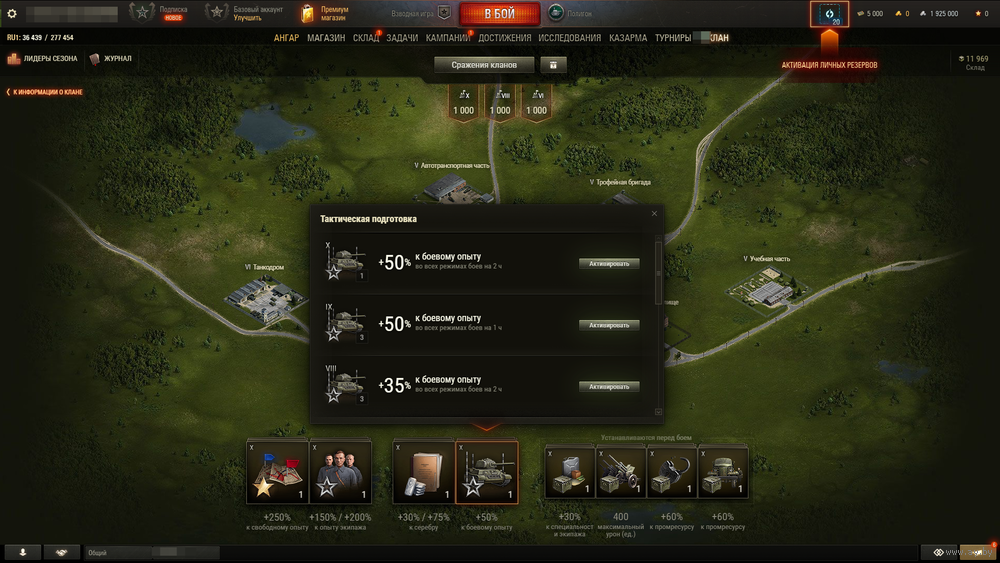Select the +250% free experience reserve card
Viewport: 1000px width, 563px height.
click(x=277, y=471)
